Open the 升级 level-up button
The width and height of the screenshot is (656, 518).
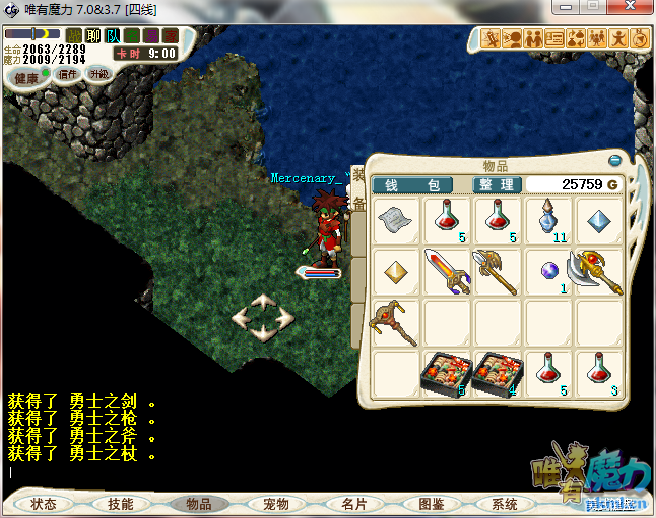[99, 74]
